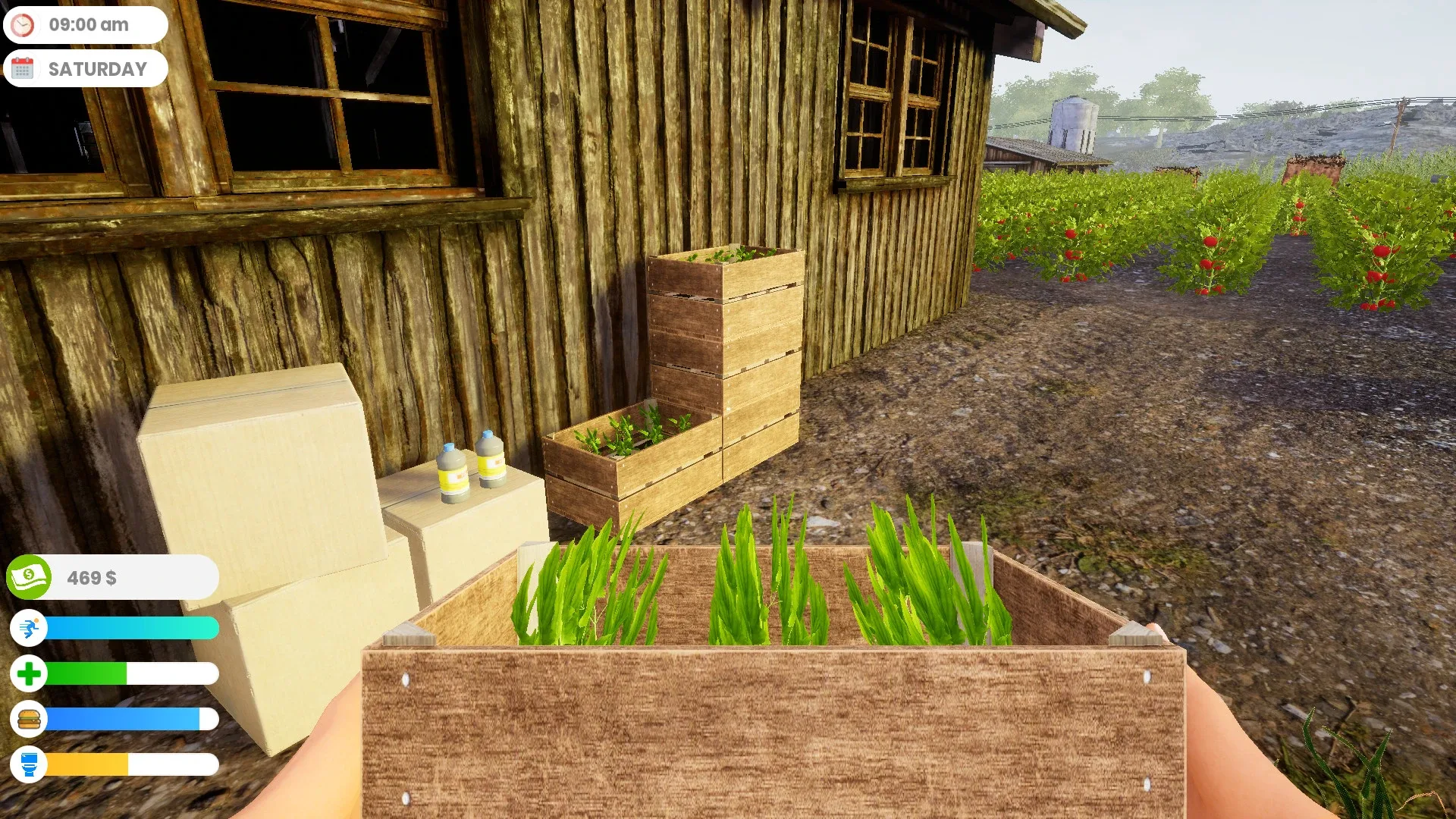Click the green cash icon on the money badge
The height and width of the screenshot is (819, 1456).
[29, 577]
